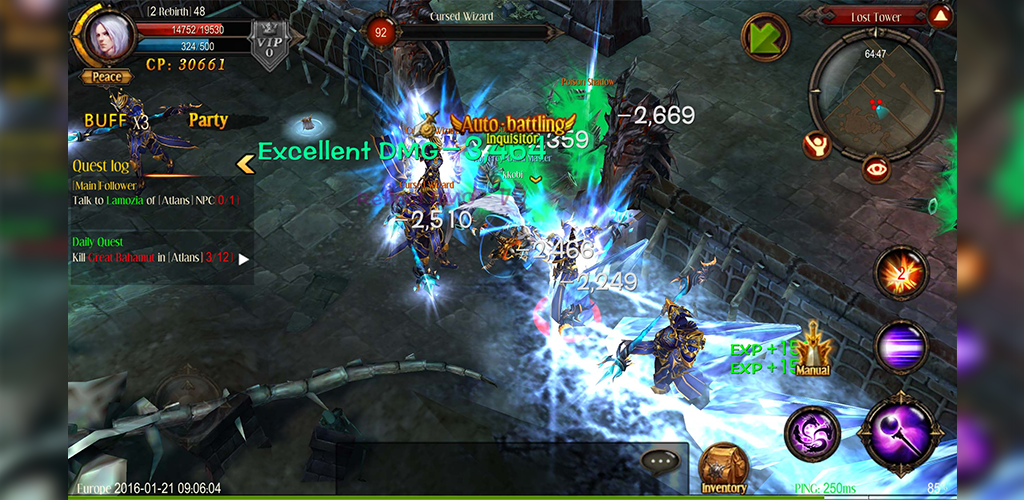Attack with the purple staff skill
The image size is (1024, 500).
click(899, 432)
